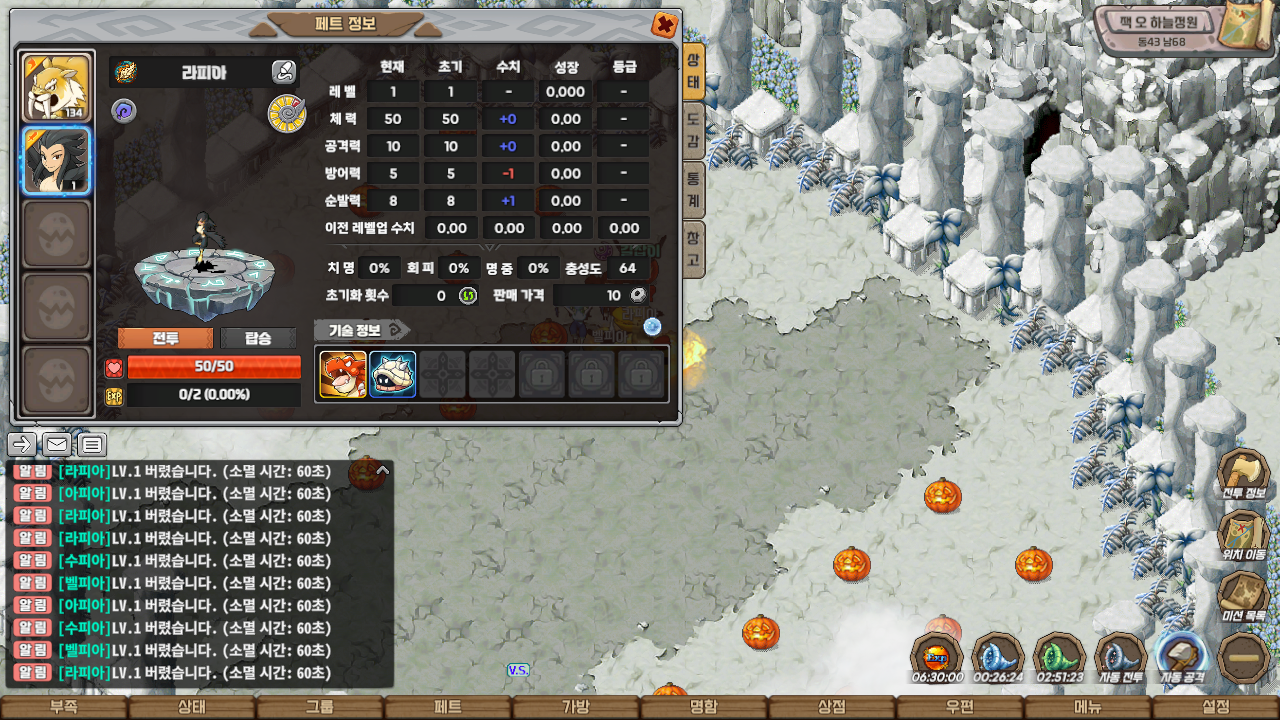Open the 가방 menu in bottom bar

[x=575, y=707]
